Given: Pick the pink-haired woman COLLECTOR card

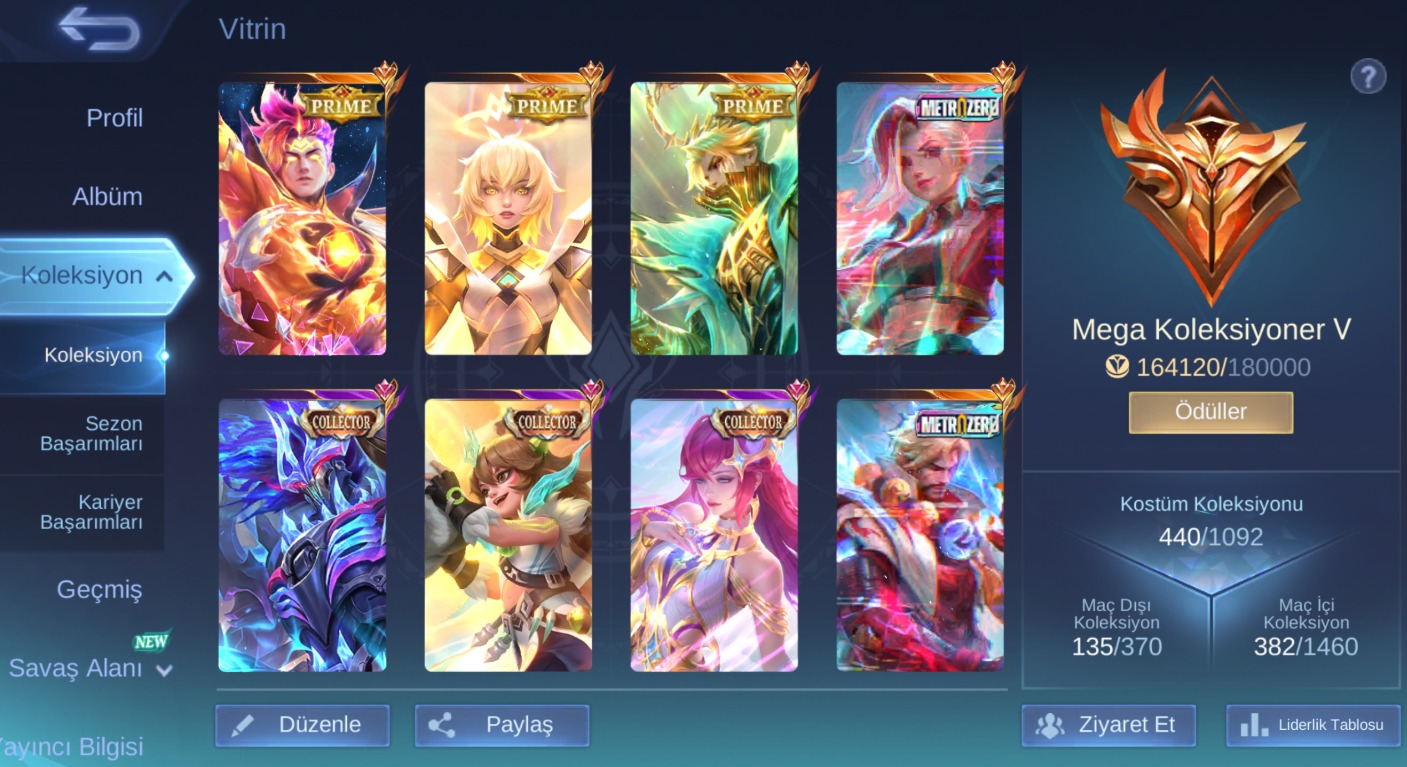Looking at the screenshot, I should pos(714,535).
